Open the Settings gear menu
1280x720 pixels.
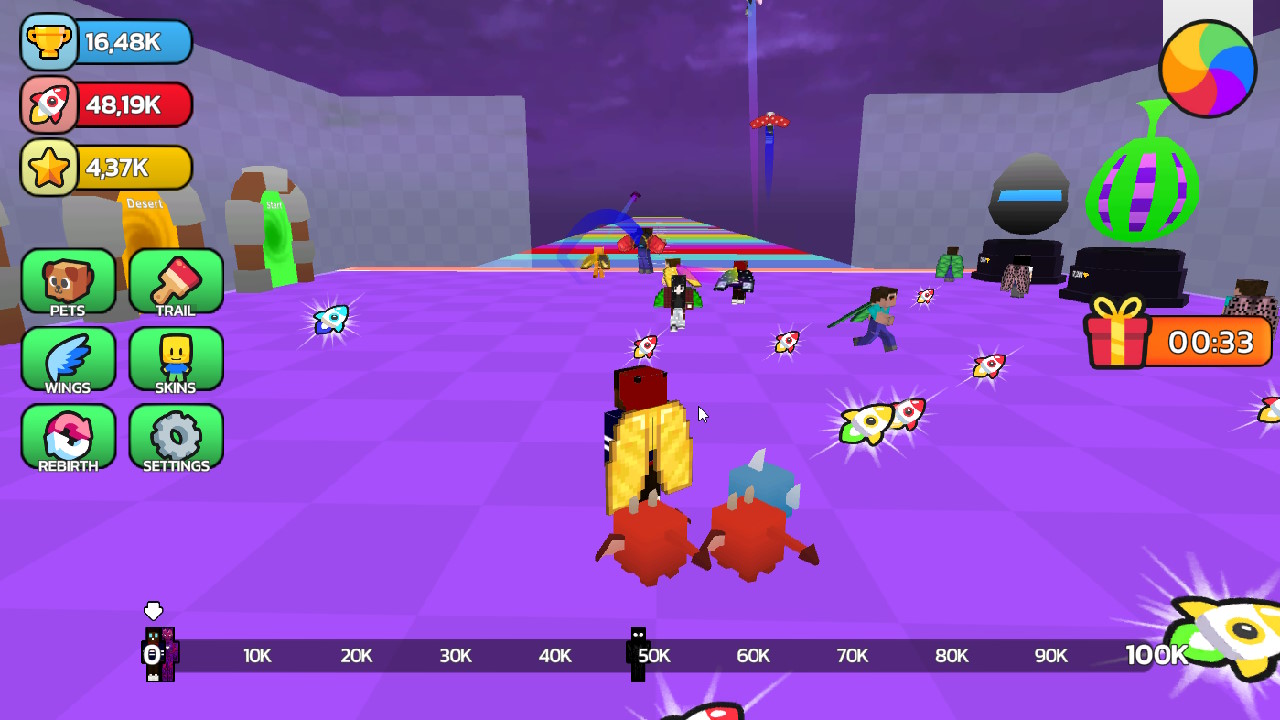pos(174,438)
